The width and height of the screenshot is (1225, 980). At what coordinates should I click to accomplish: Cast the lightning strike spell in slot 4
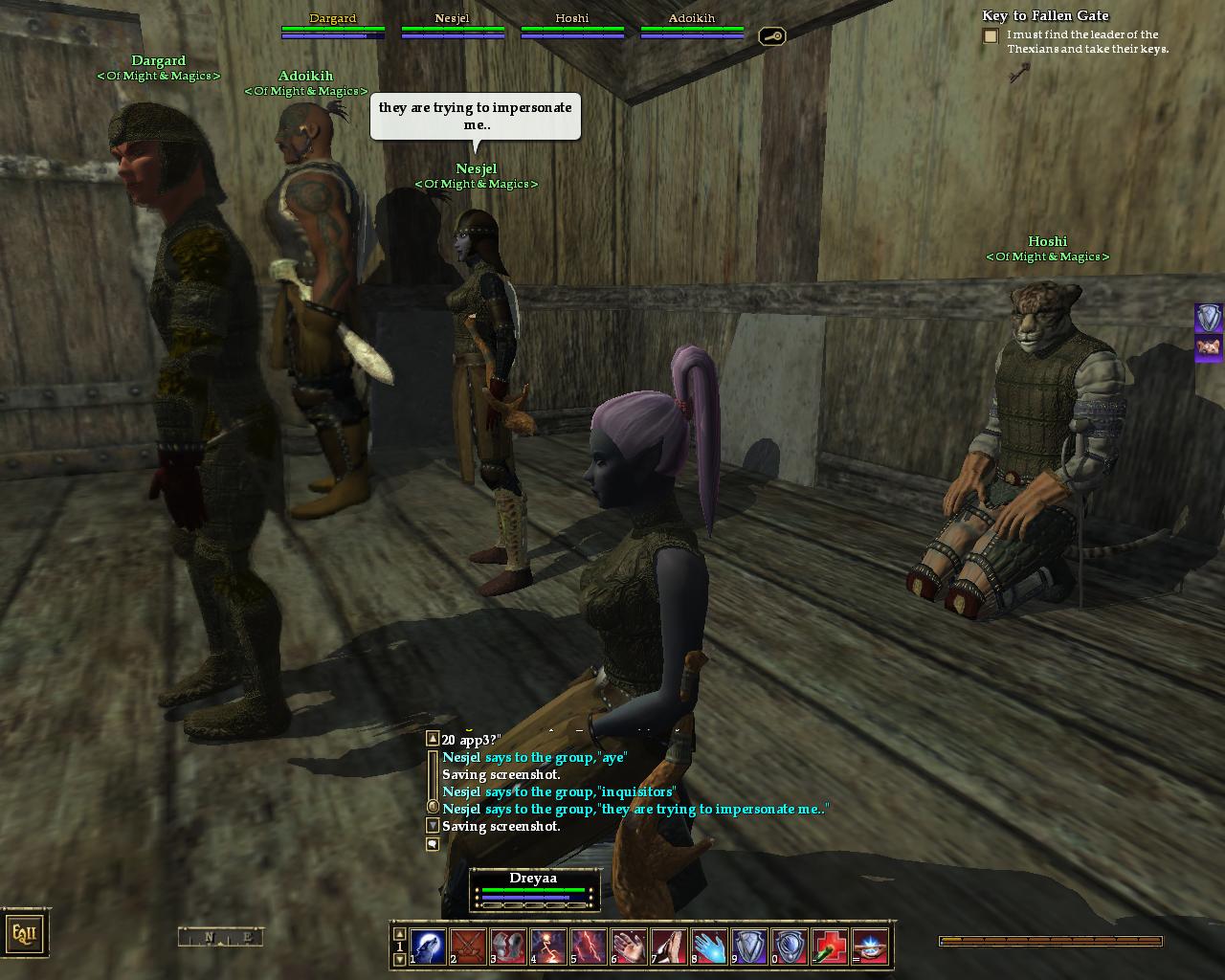[548, 947]
